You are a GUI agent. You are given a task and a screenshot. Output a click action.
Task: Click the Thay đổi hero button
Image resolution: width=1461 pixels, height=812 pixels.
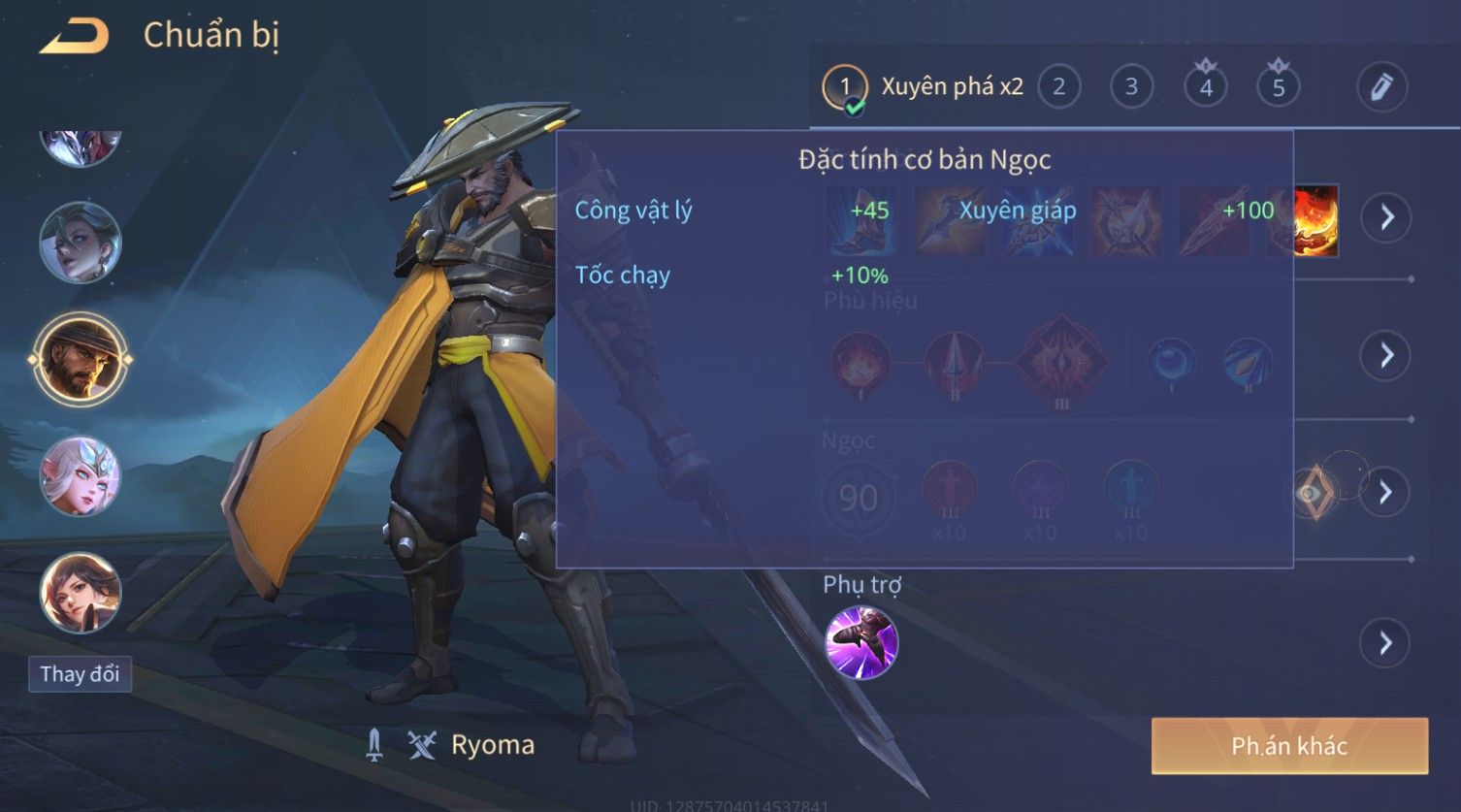click(80, 673)
